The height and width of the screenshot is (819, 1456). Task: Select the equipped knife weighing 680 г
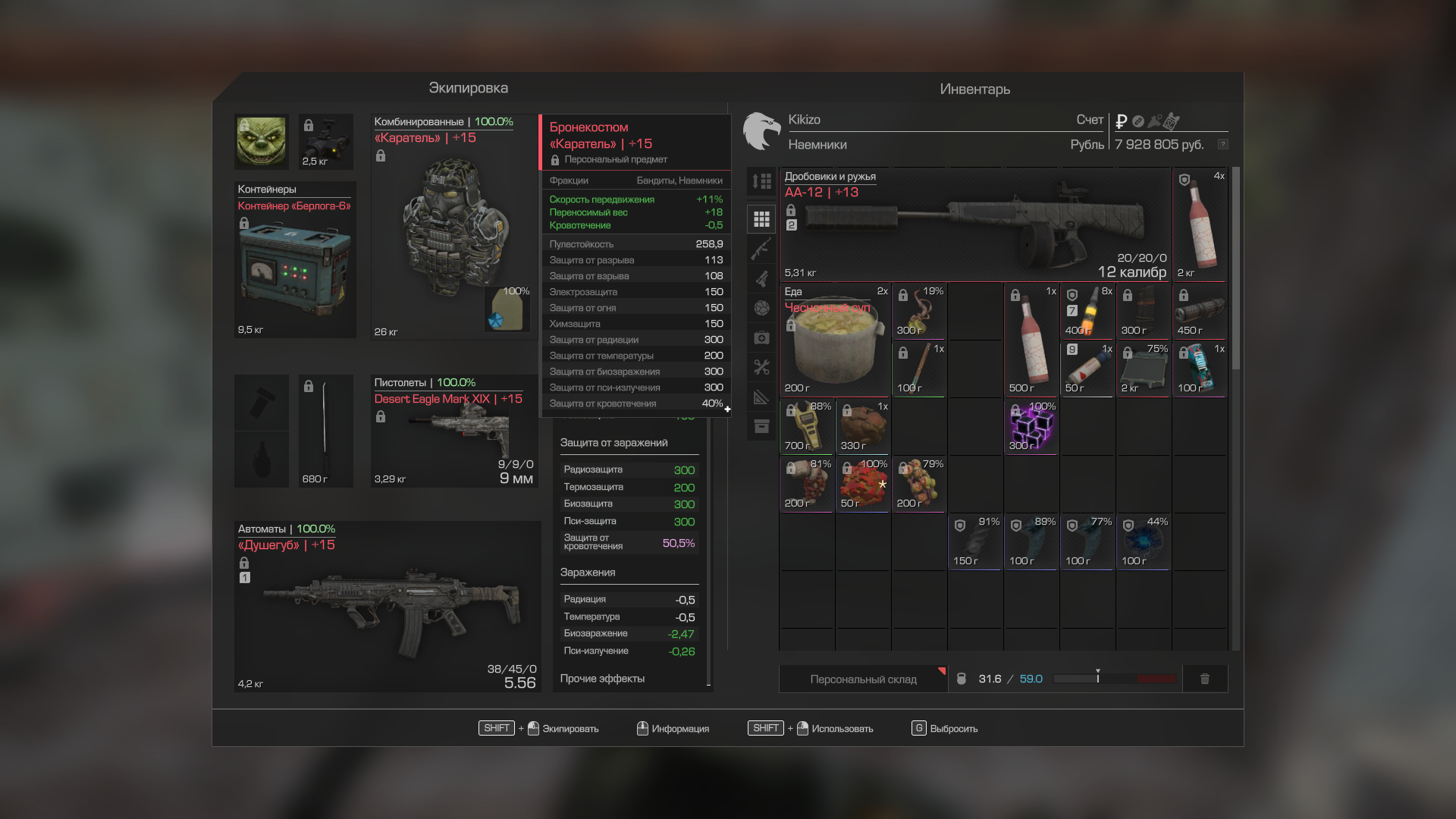[x=325, y=430]
